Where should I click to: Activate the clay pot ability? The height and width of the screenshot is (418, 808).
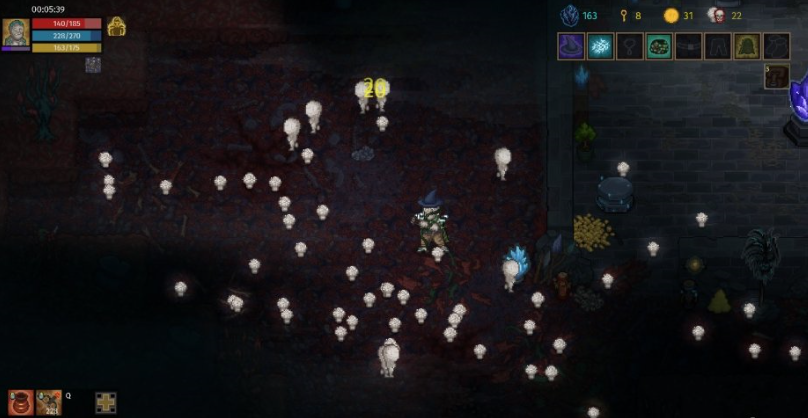tap(20, 402)
